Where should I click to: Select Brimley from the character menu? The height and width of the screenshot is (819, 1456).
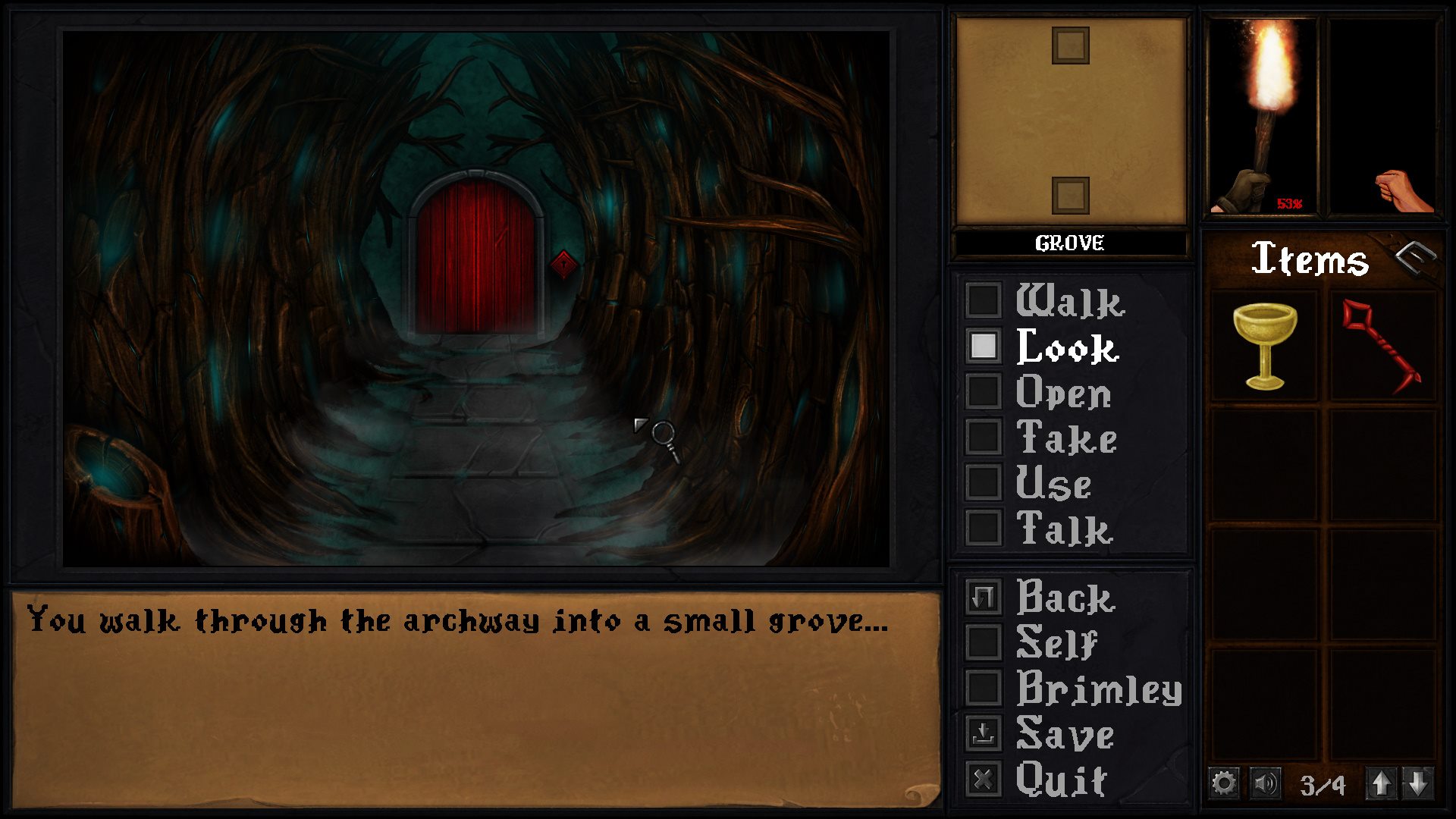pyautogui.click(x=984, y=689)
